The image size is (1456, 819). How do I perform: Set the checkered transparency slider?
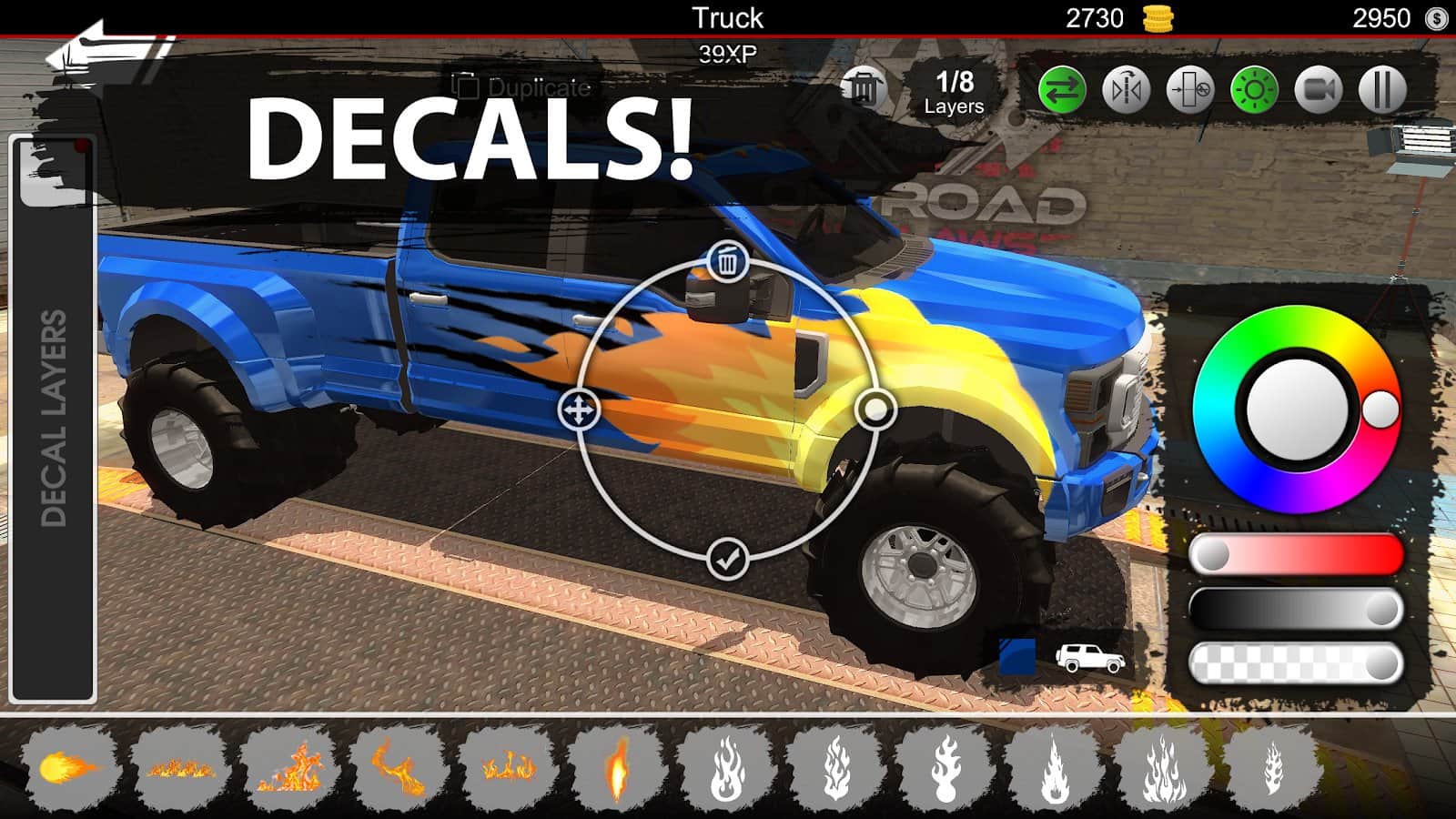(1296, 664)
